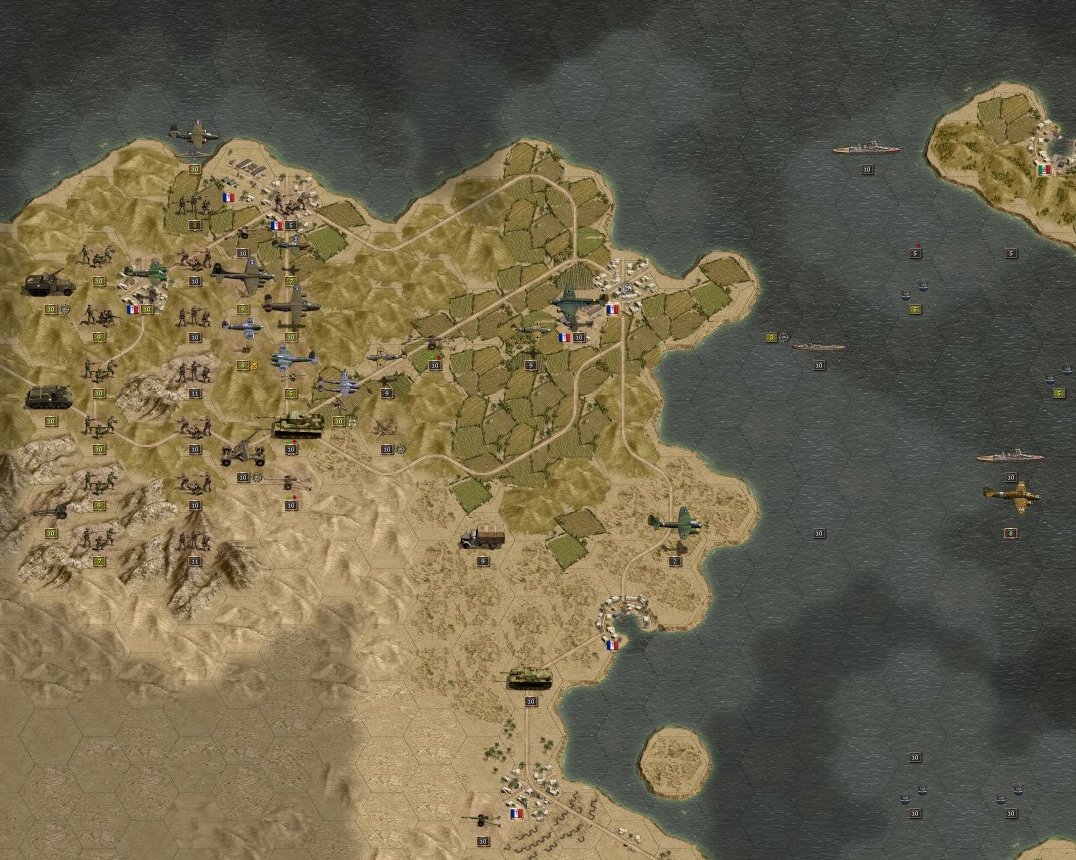
Task: Select the yellow aircraft over the sea
Action: point(1011,496)
